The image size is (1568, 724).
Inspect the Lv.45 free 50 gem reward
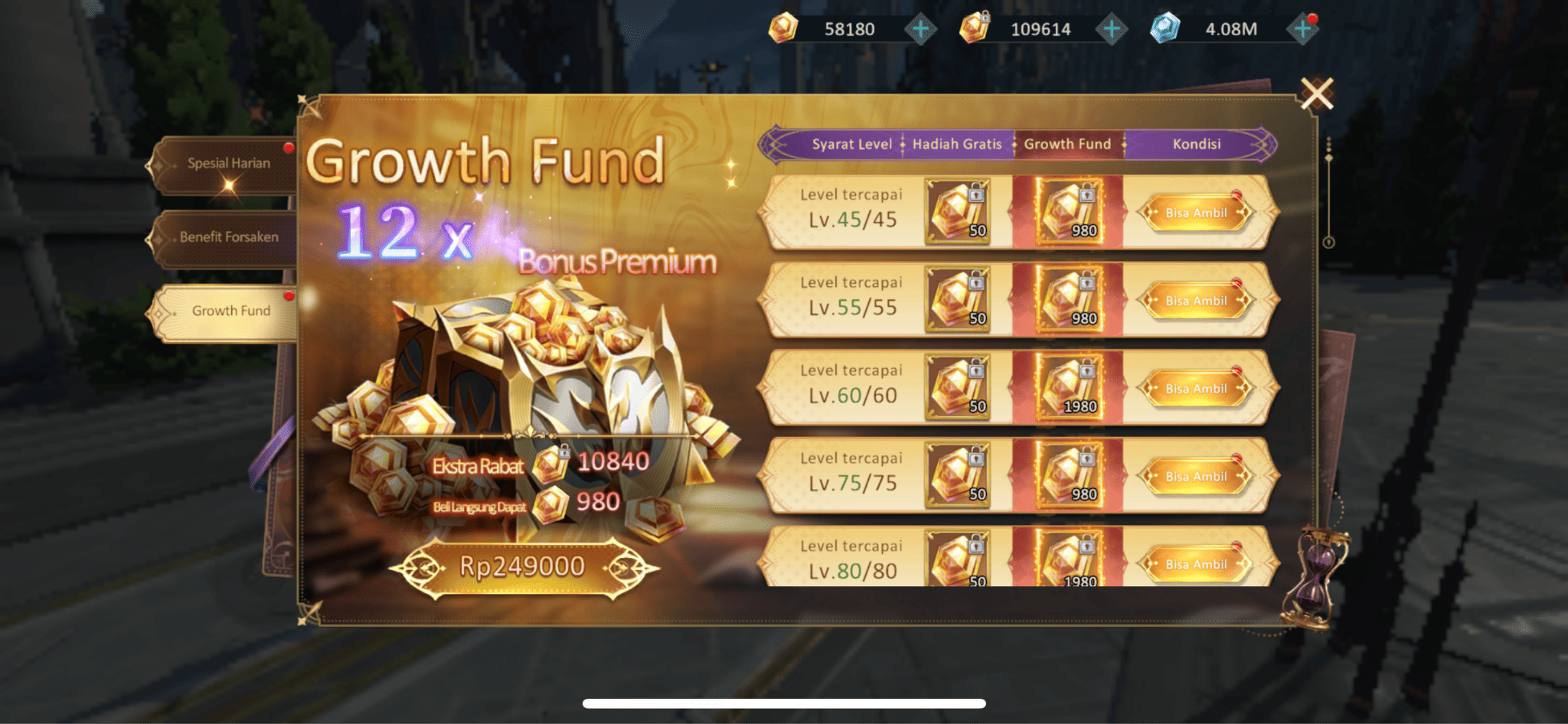pyautogui.click(x=958, y=212)
